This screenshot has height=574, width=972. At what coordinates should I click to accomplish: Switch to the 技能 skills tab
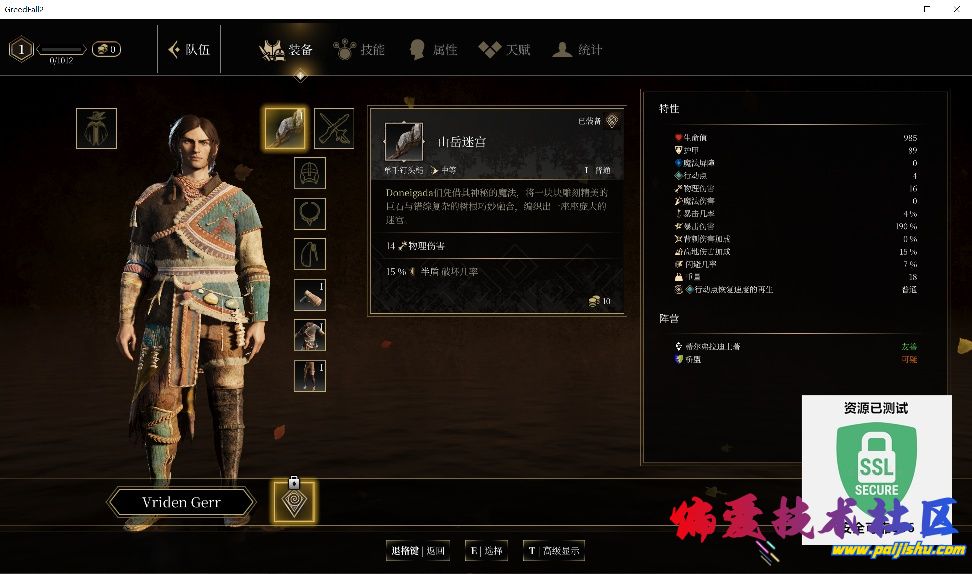click(x=360, y=49)
